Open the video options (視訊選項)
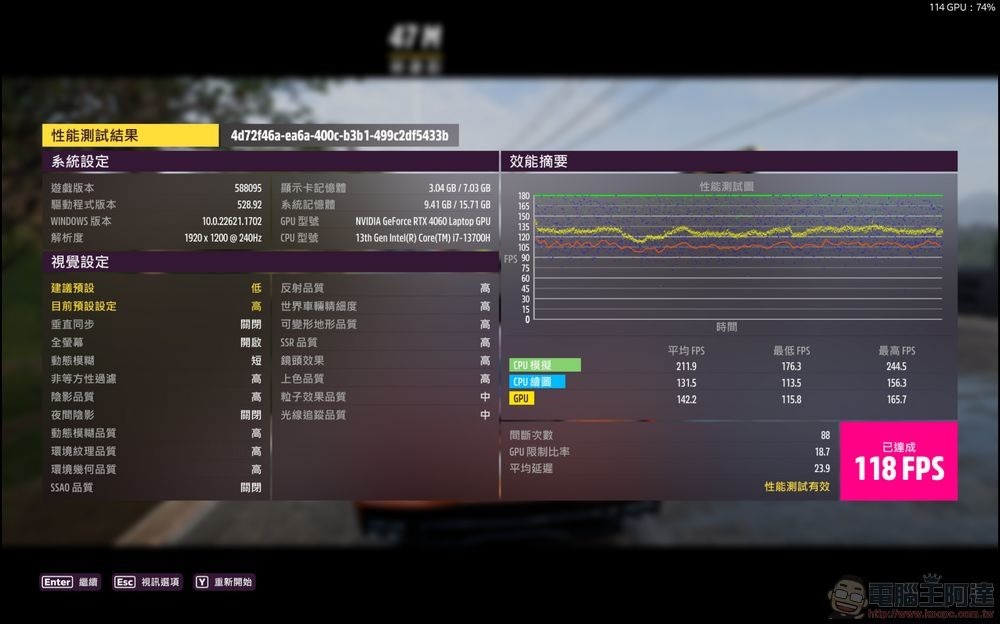 pos(146,582)
